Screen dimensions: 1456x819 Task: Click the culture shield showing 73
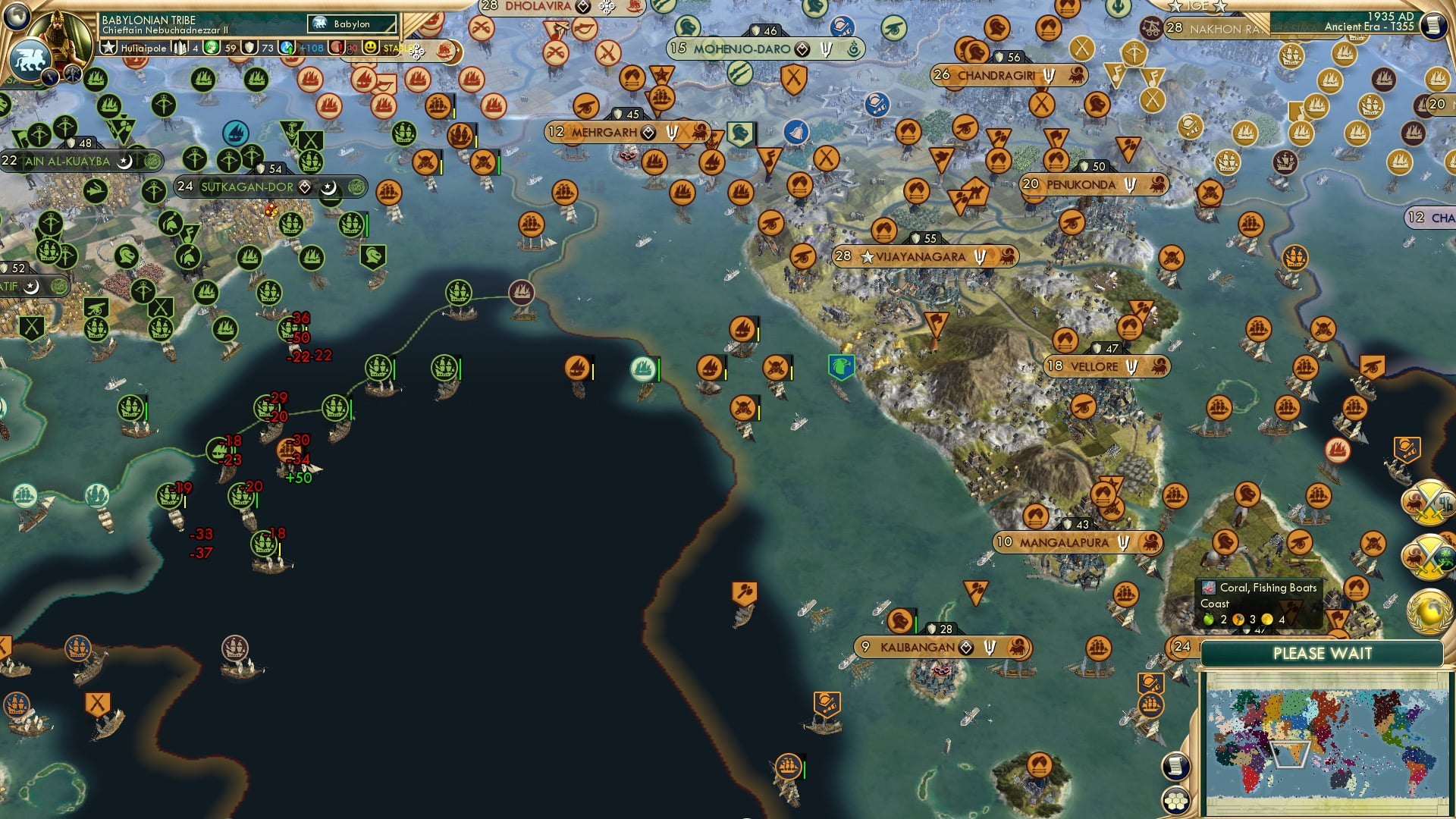coord(250,48)
